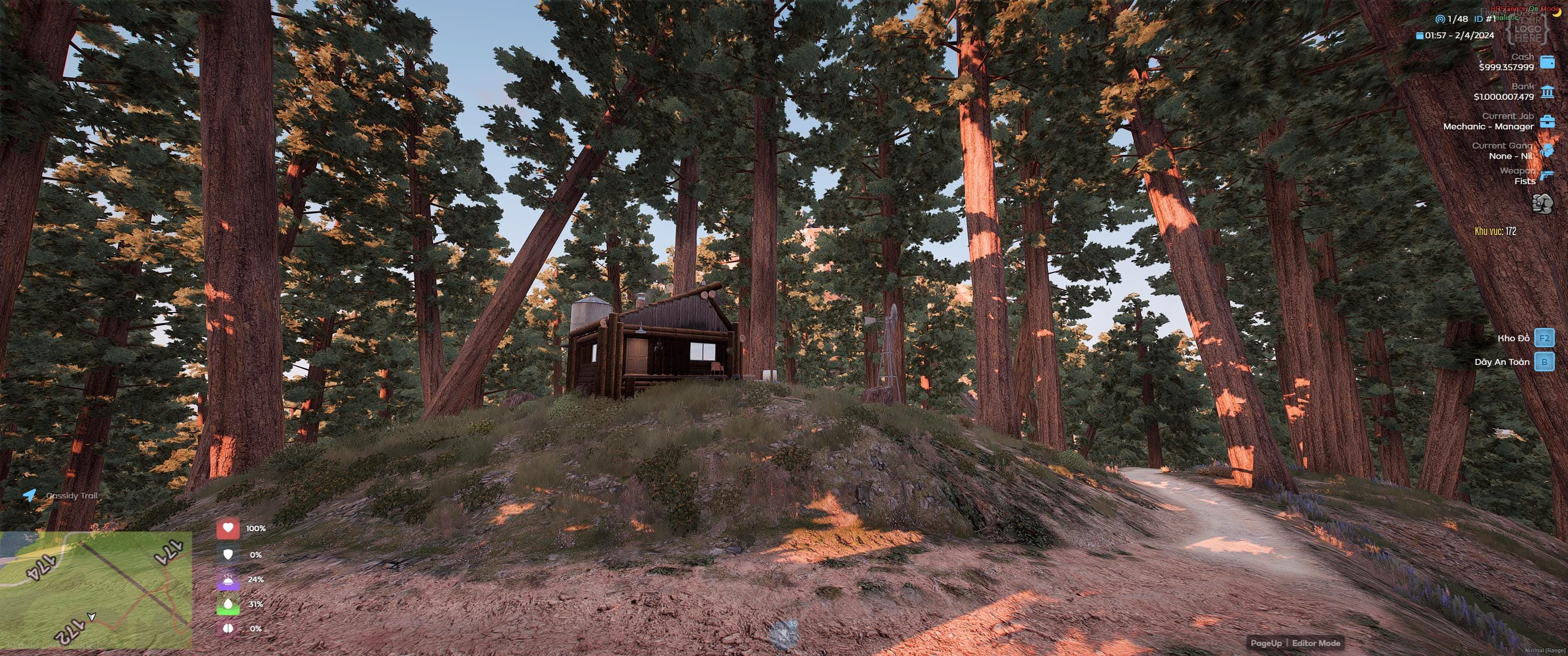The height and width of the screenshot is (656, 1568).
Task: Toggle the health heart status indicator
Action: coord(228,529)
